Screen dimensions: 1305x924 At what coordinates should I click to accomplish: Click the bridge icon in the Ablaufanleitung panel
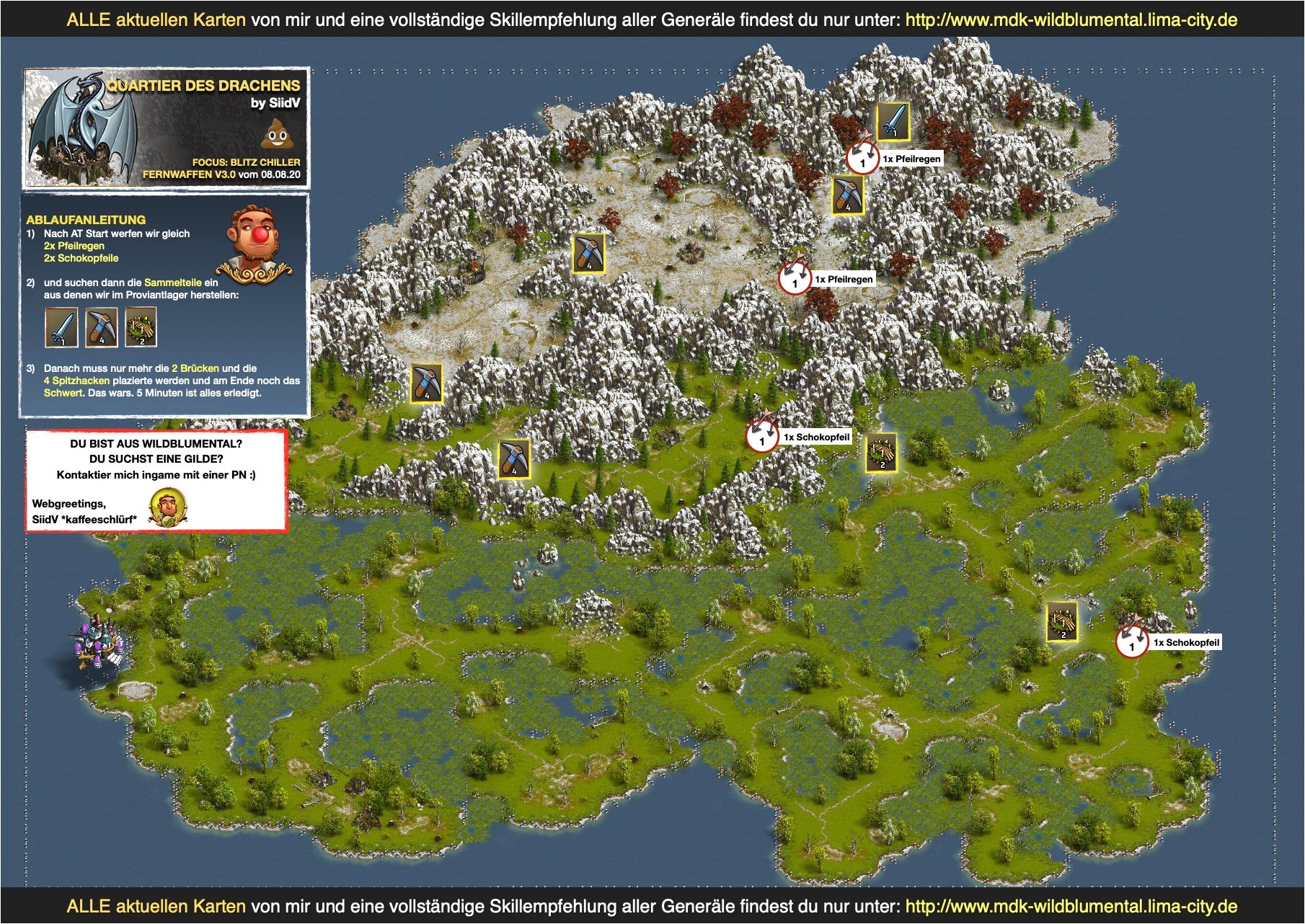tap(141, 327)
